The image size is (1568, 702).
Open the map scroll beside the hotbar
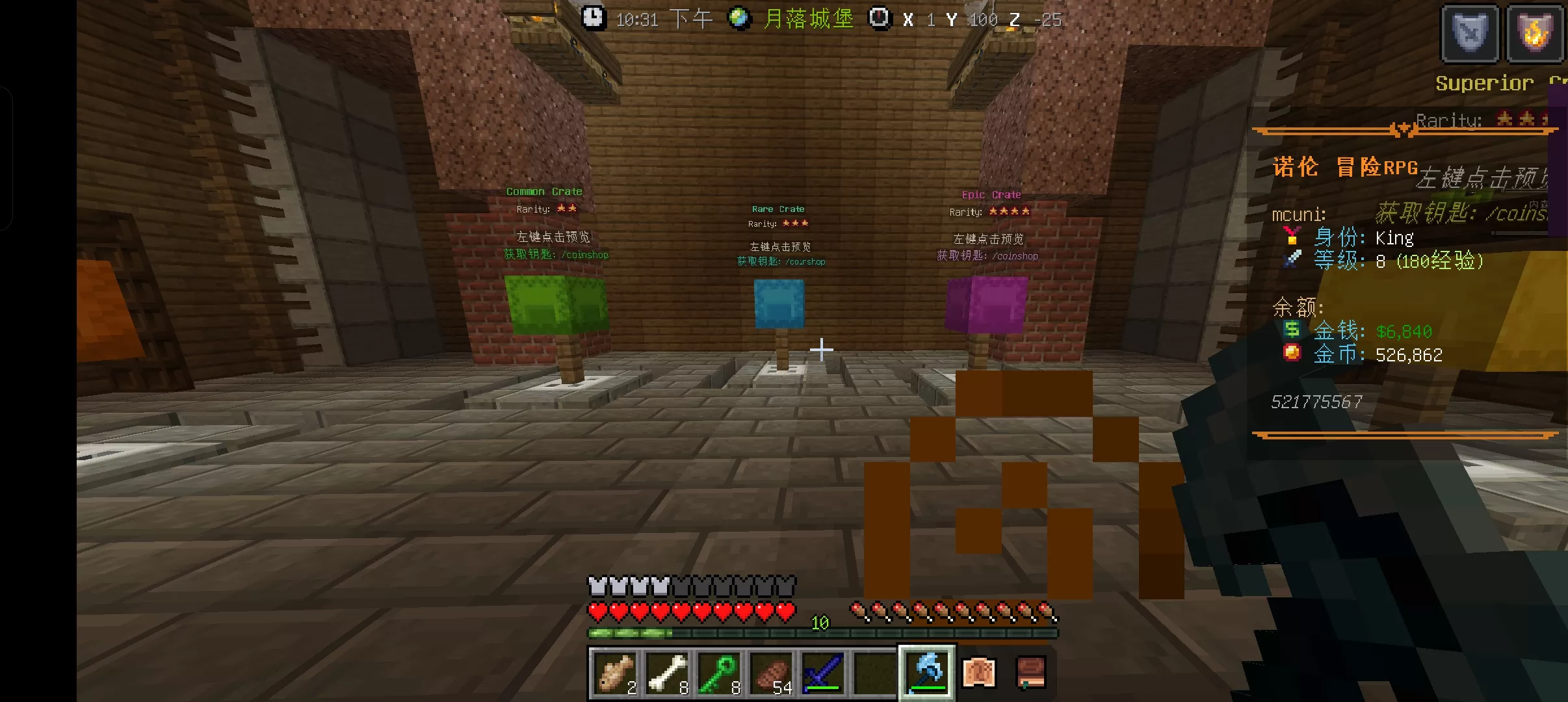click(979, 673)
